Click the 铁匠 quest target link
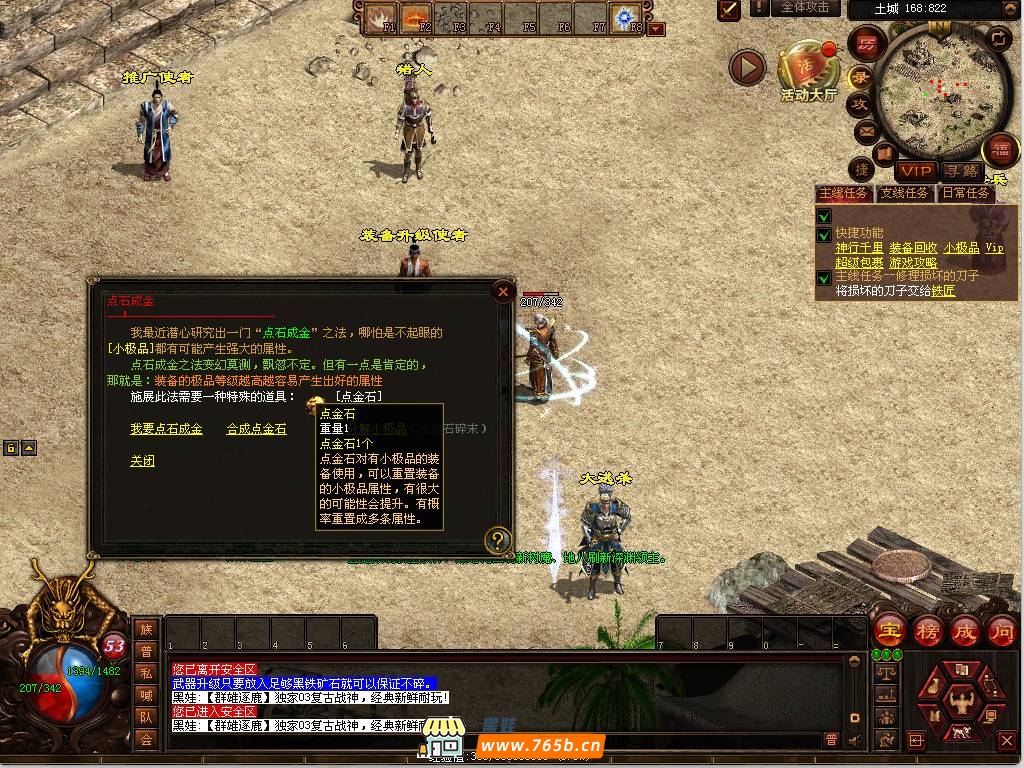Image resolution: width=1024 pixels, height=768 pixels. 943,291
